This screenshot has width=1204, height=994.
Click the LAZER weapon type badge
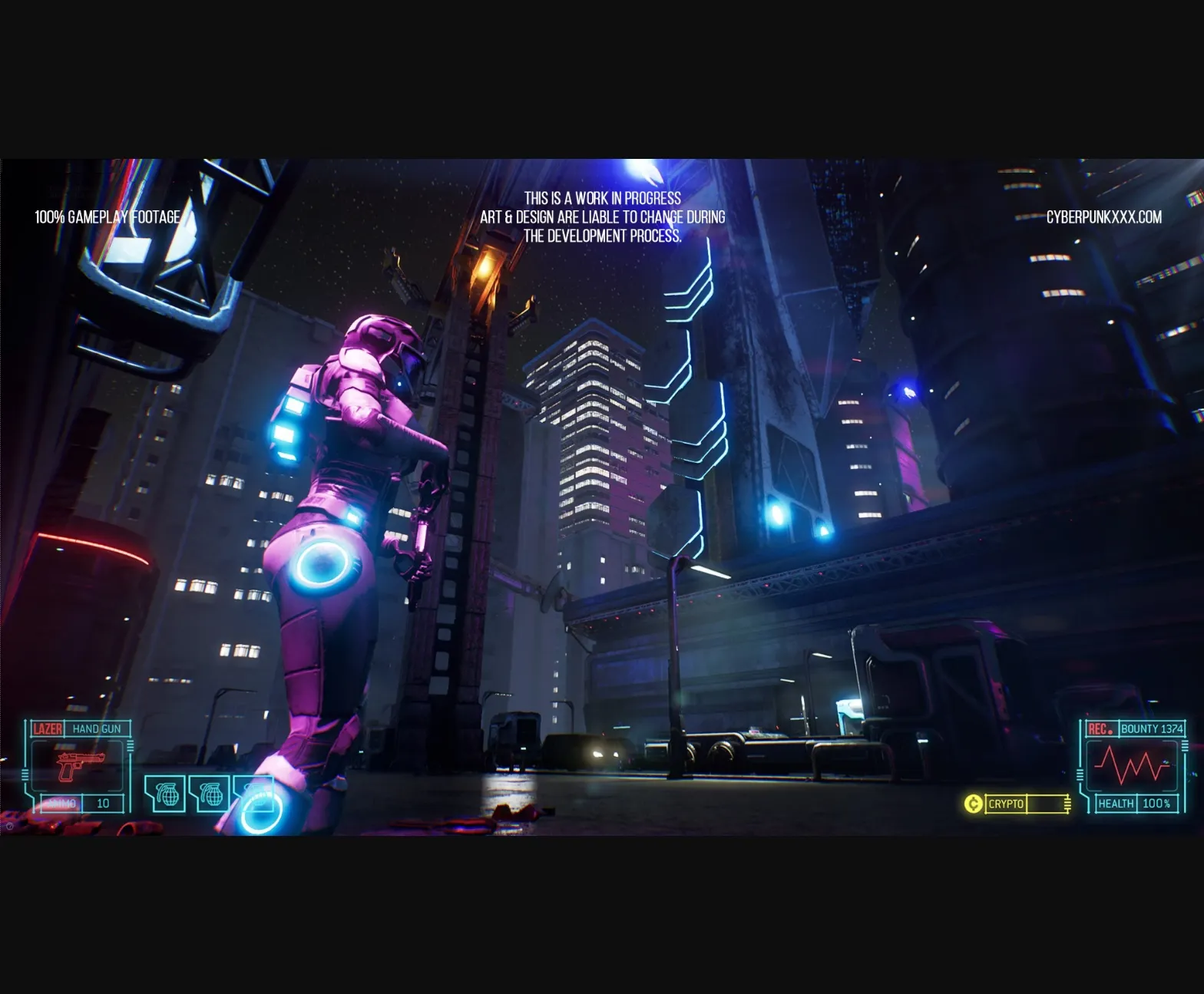coord(46,729)
